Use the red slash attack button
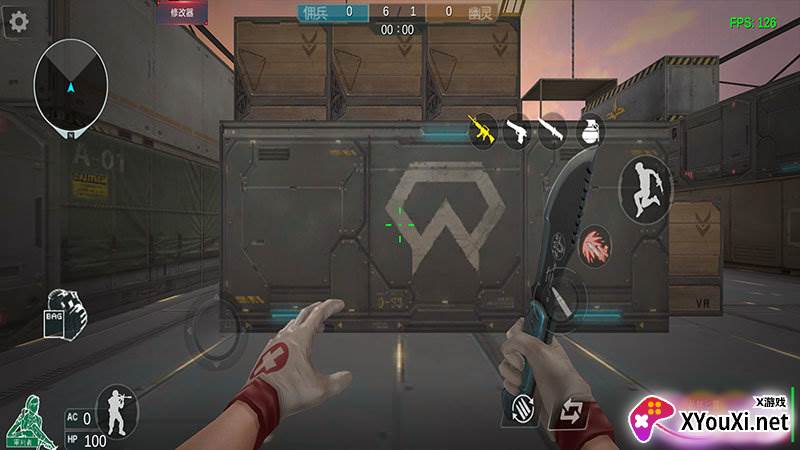 click(x=596, y=244)
